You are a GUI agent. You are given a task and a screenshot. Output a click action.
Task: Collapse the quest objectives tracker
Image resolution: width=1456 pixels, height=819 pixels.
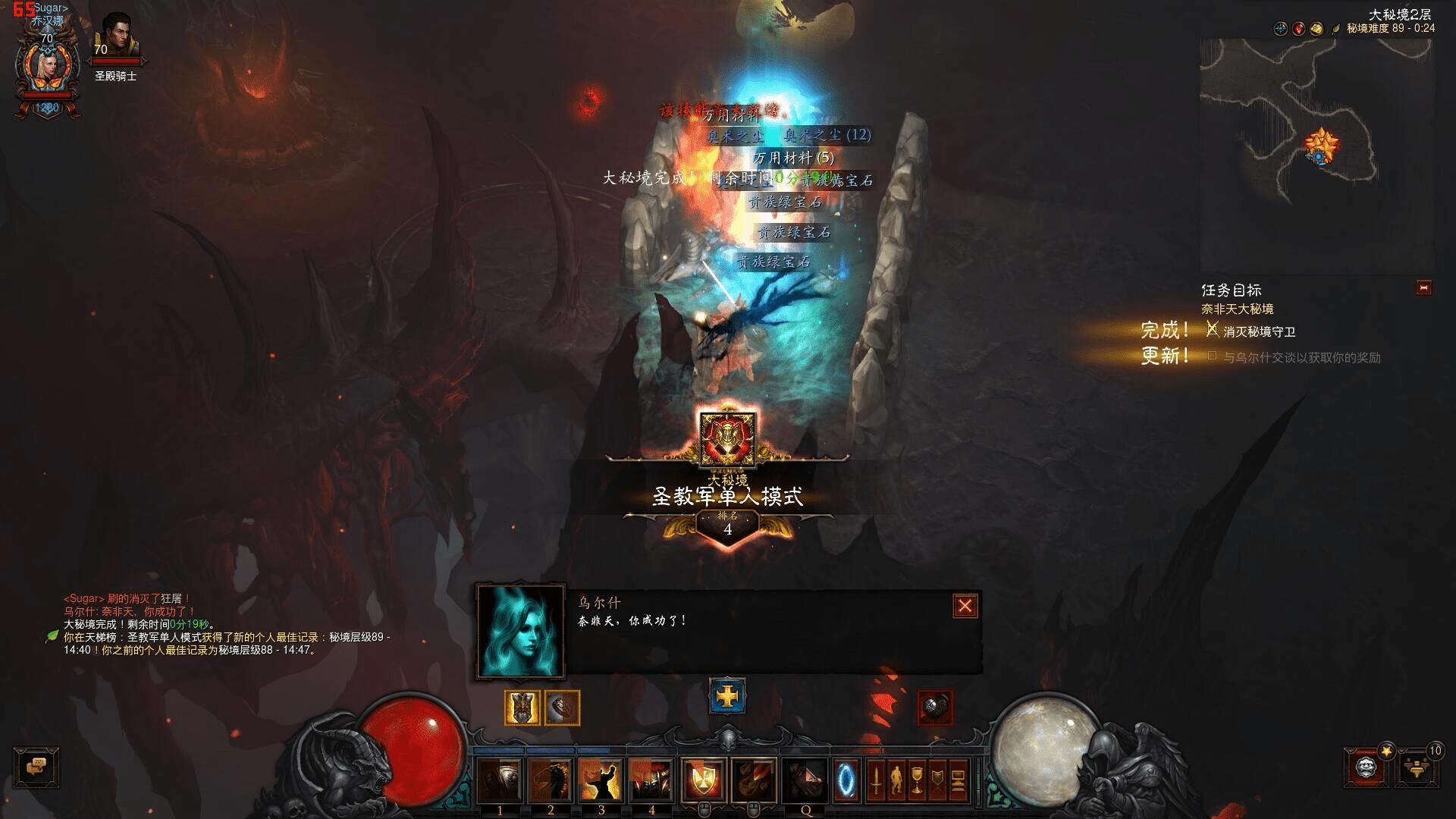[1423, 288]
